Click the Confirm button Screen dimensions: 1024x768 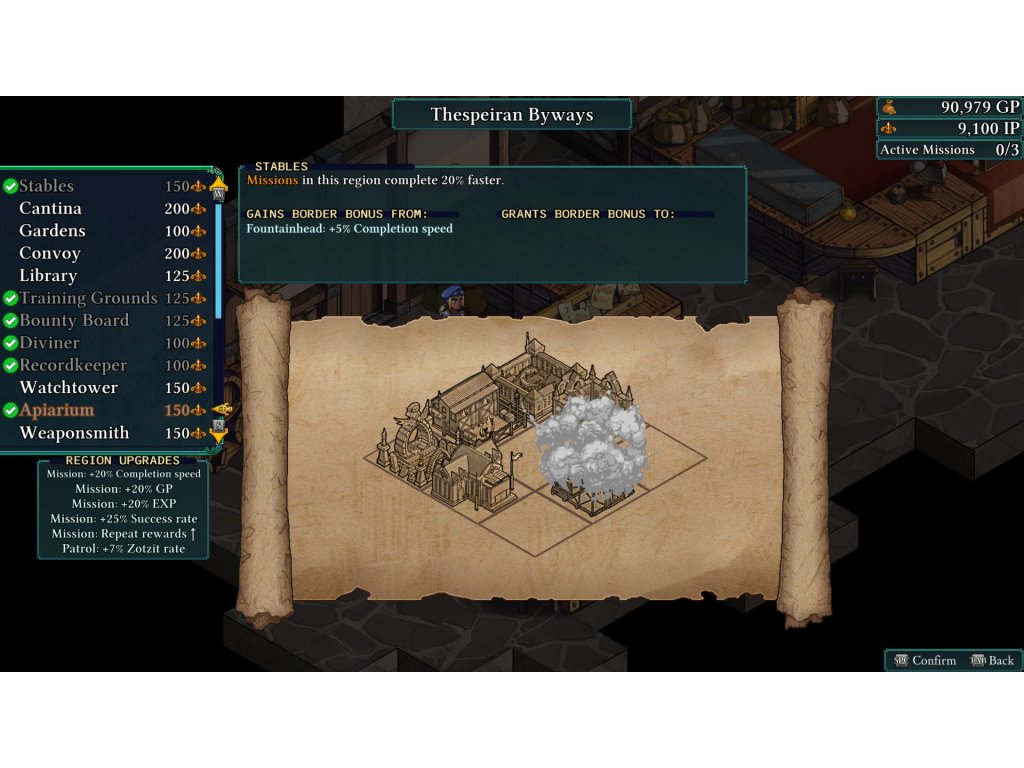(x=923, y=660)
